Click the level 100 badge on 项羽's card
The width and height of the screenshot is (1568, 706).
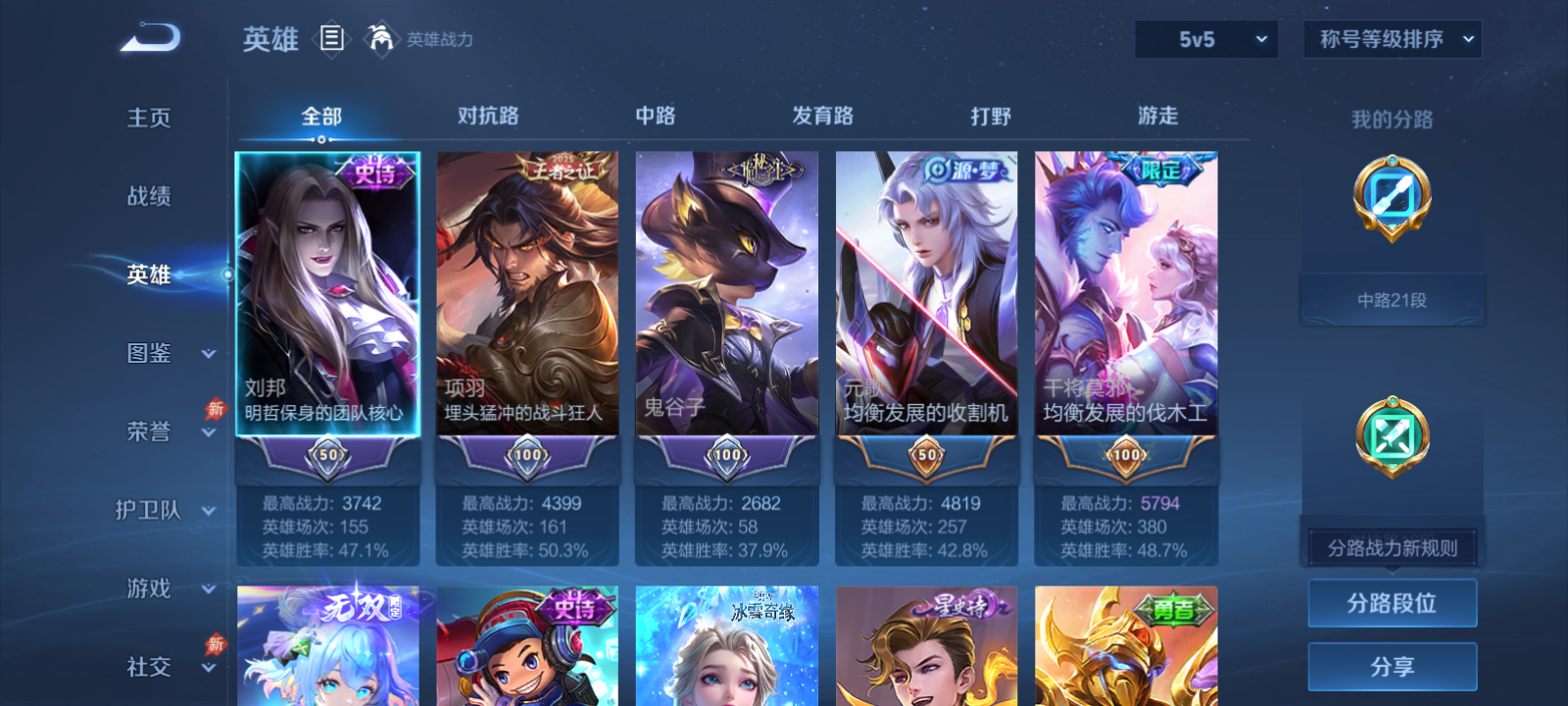526,455
